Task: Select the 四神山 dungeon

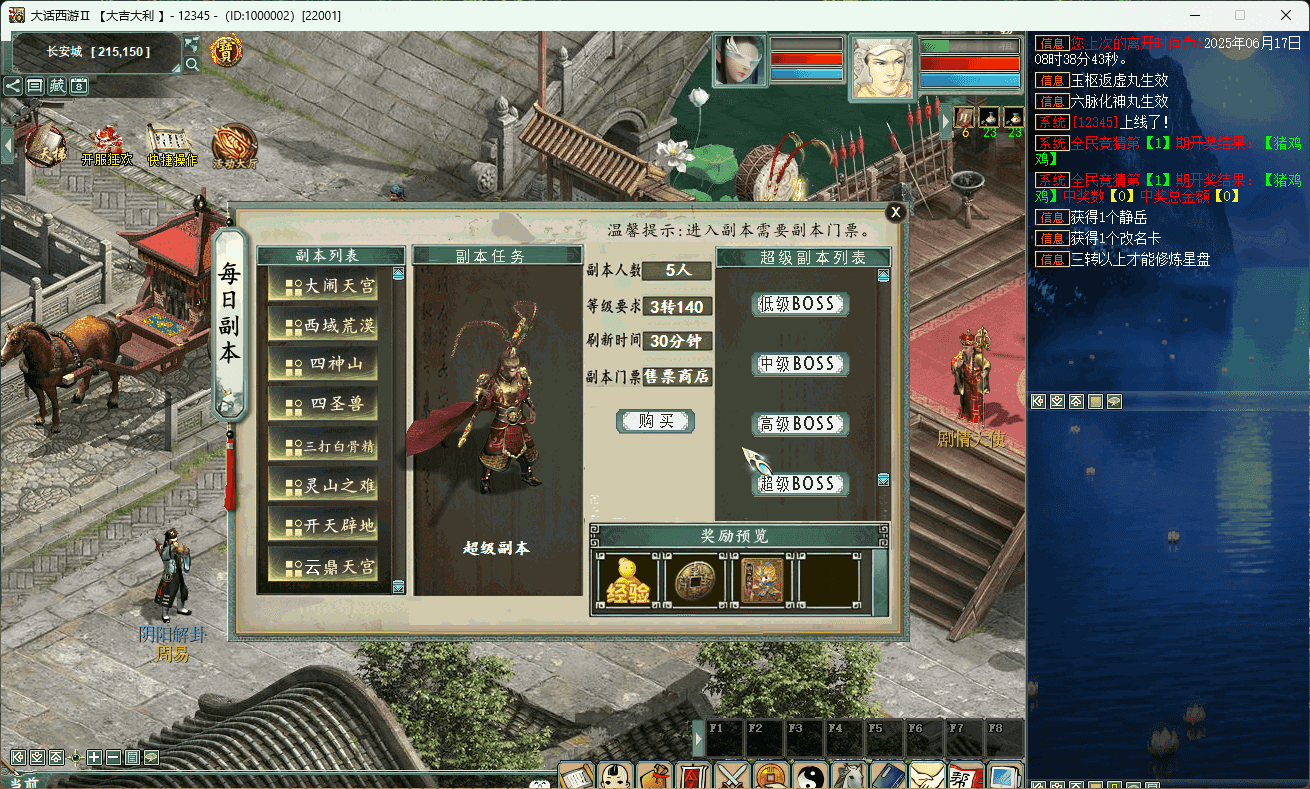Action: (323, 366)
